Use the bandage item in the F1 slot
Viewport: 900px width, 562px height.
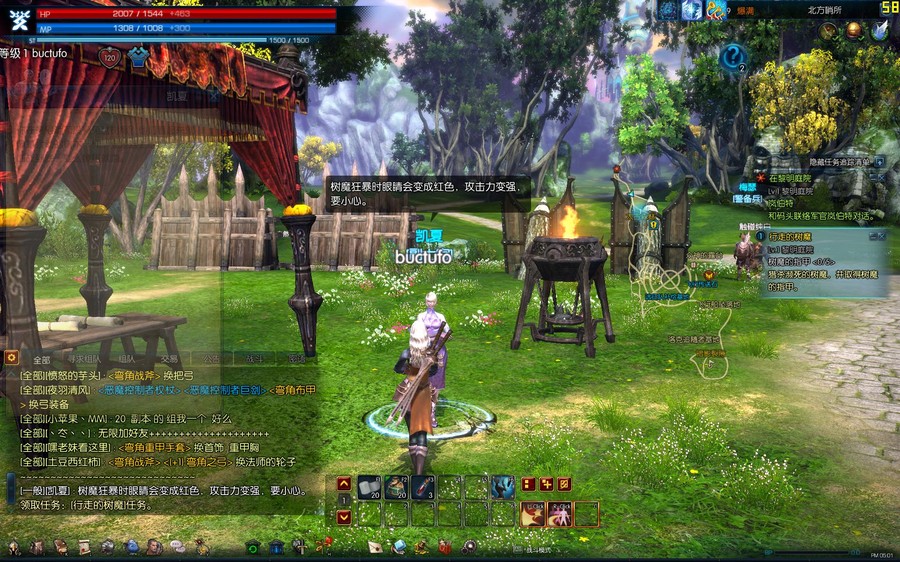tap(370, 487)
